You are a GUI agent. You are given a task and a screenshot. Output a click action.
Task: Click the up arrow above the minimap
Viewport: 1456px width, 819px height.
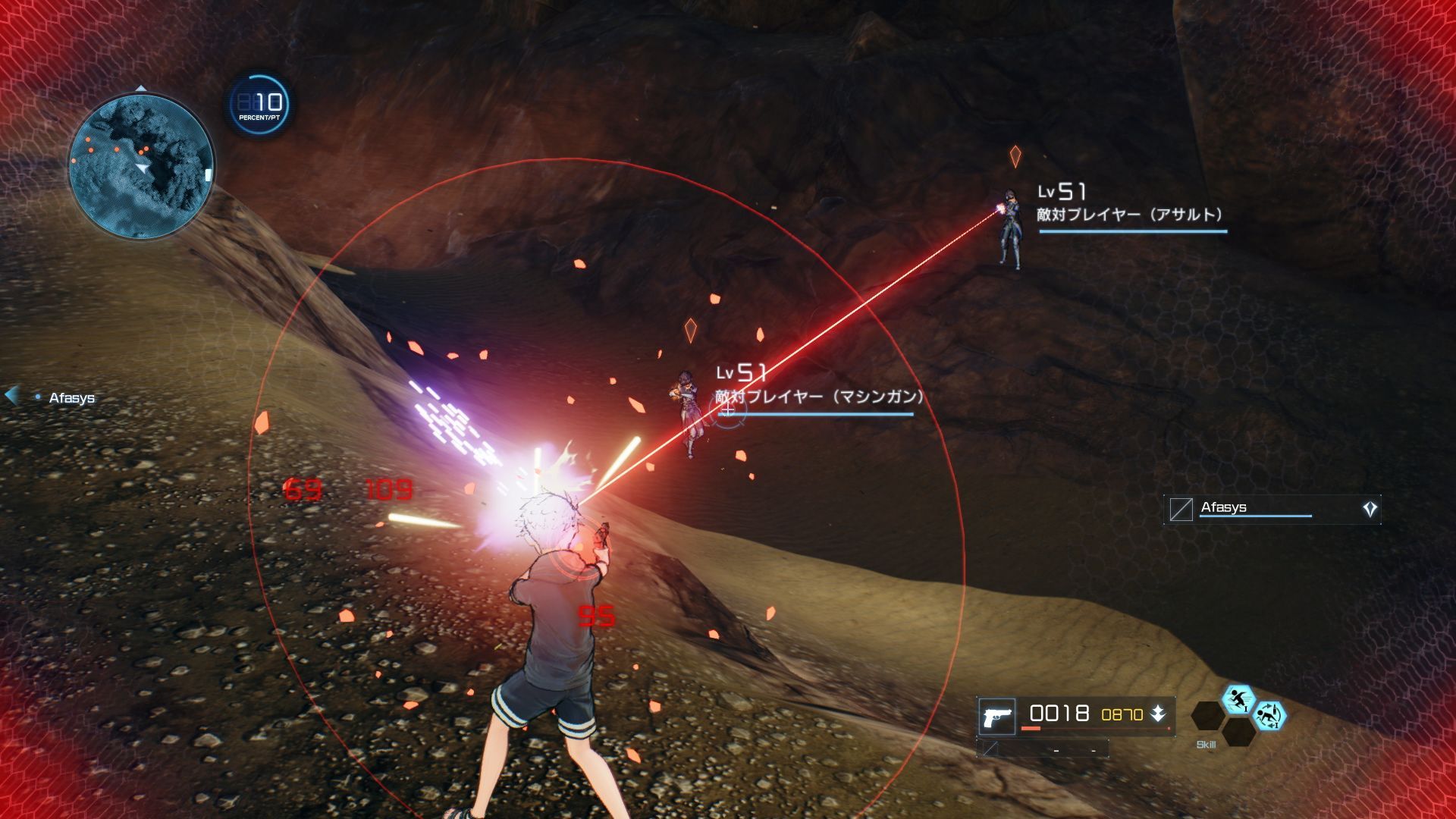(141, 88)
